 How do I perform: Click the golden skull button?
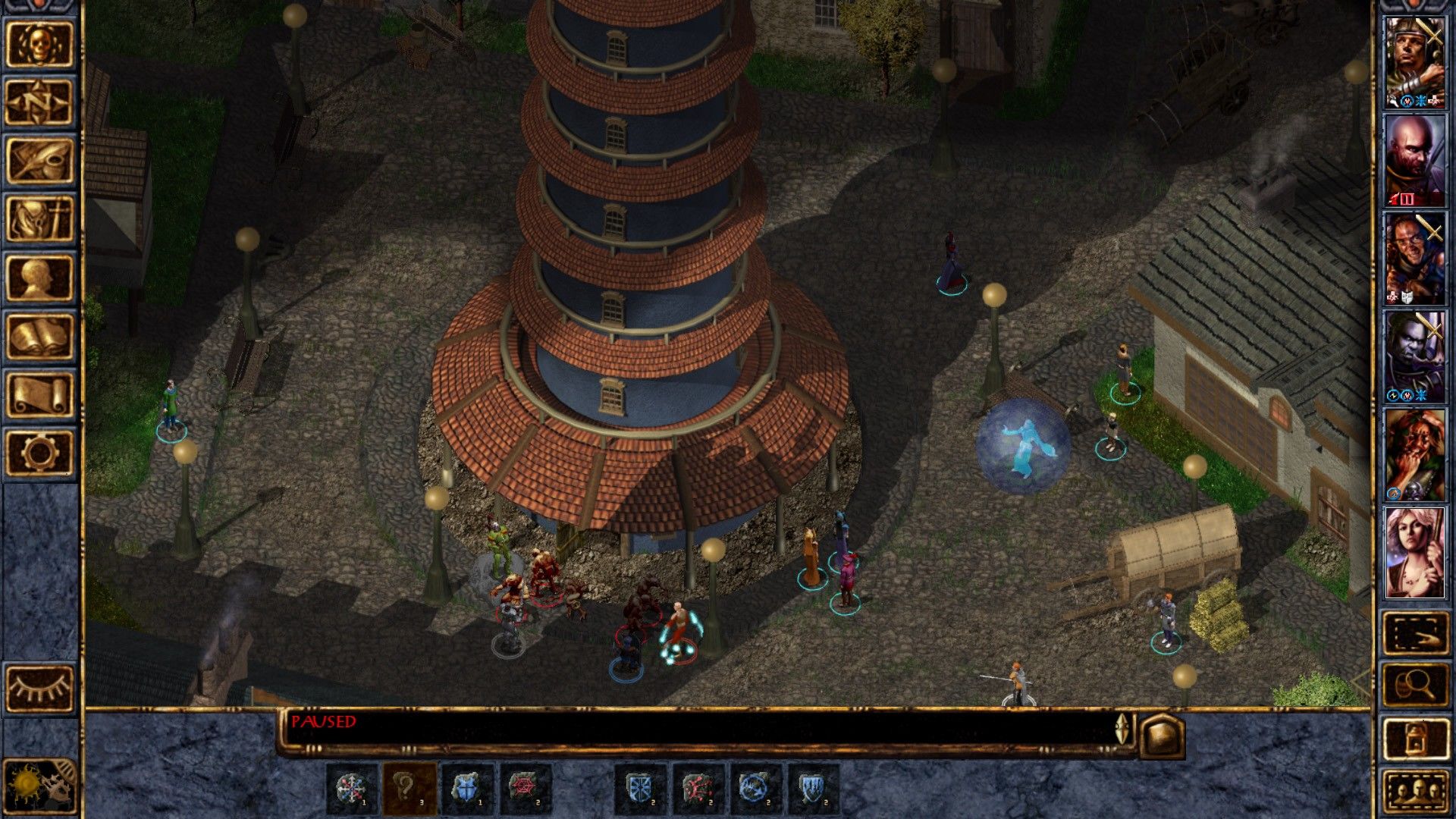tap(39, 44)
